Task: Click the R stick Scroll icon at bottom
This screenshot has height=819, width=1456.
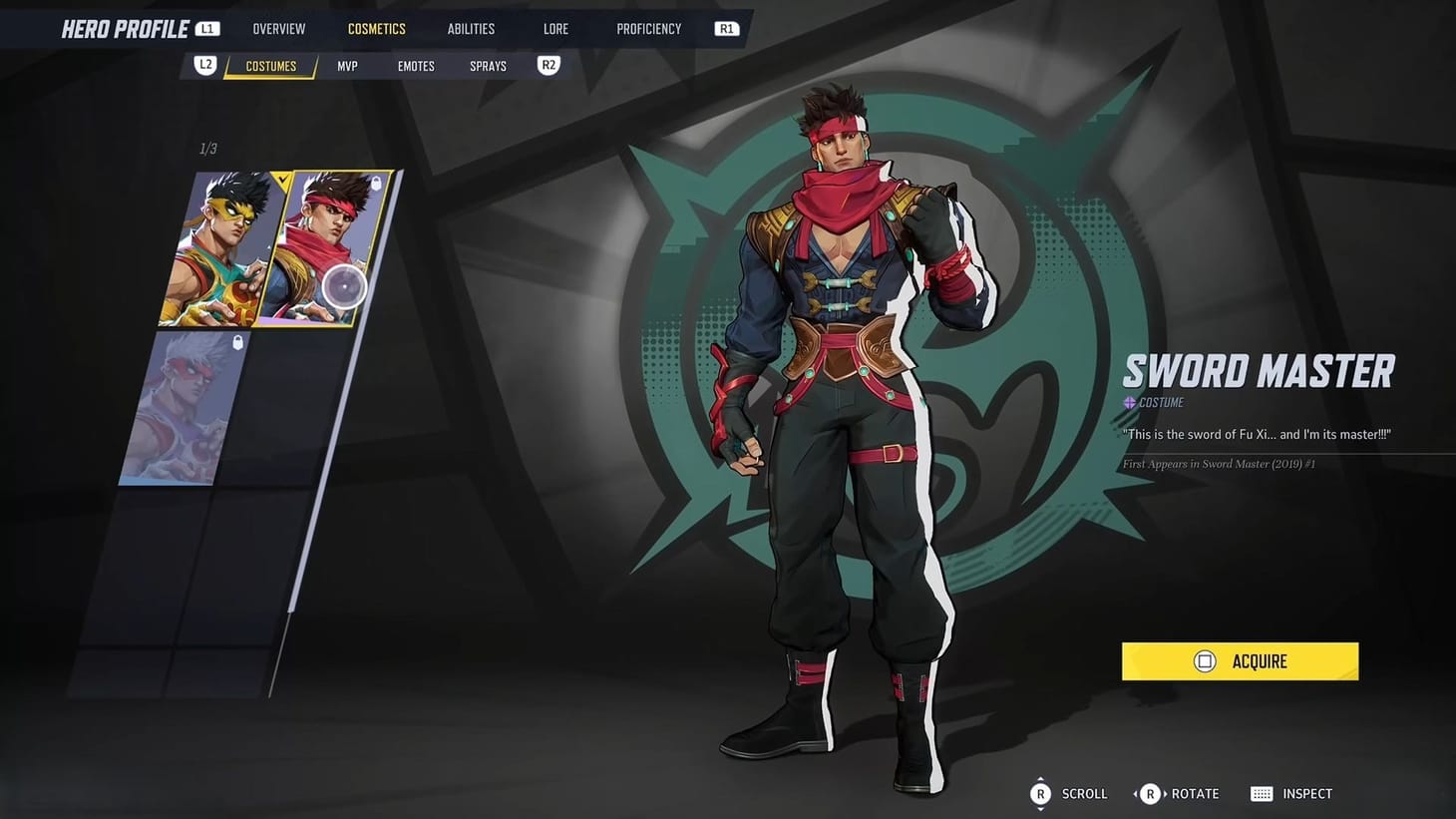Action: click(1040, 793)
